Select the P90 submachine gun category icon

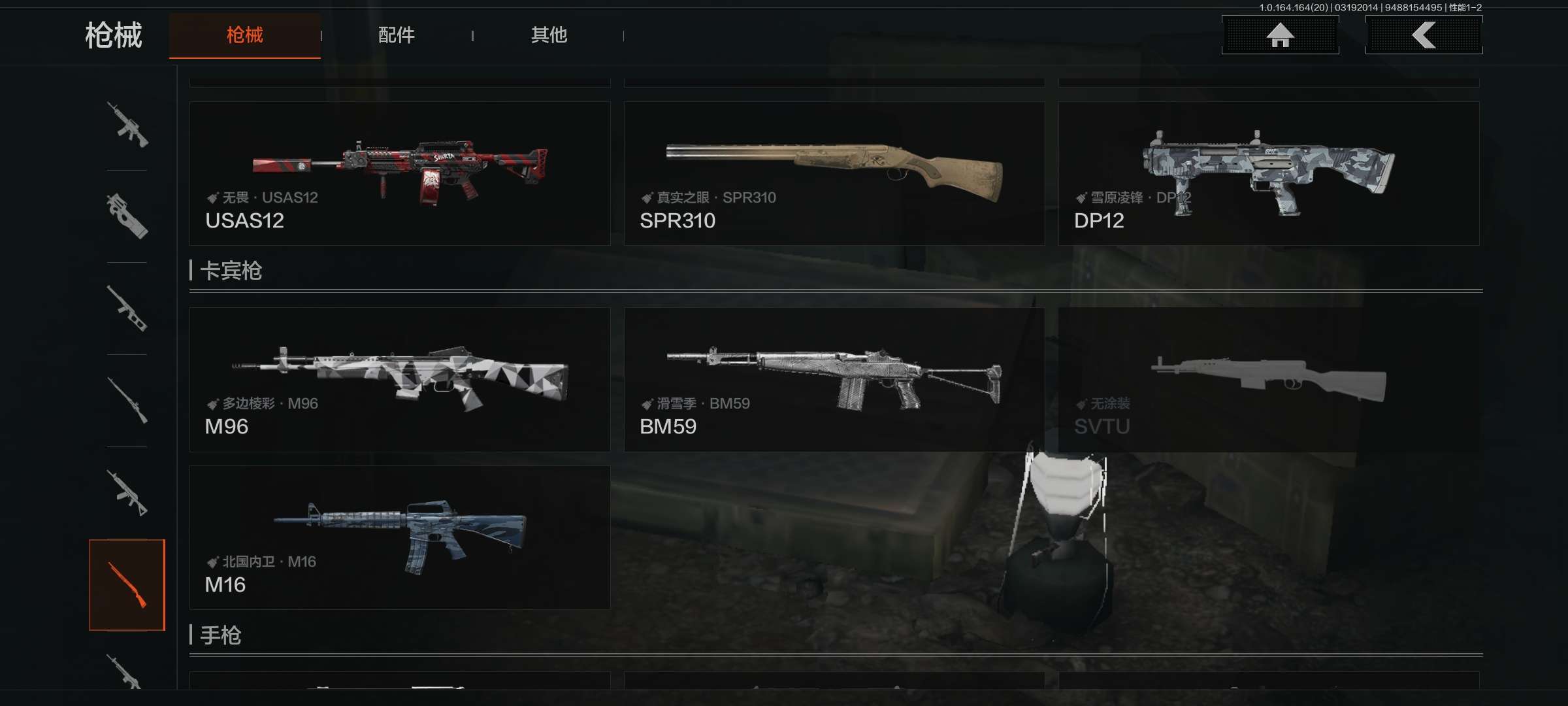(x=127, y=216)
